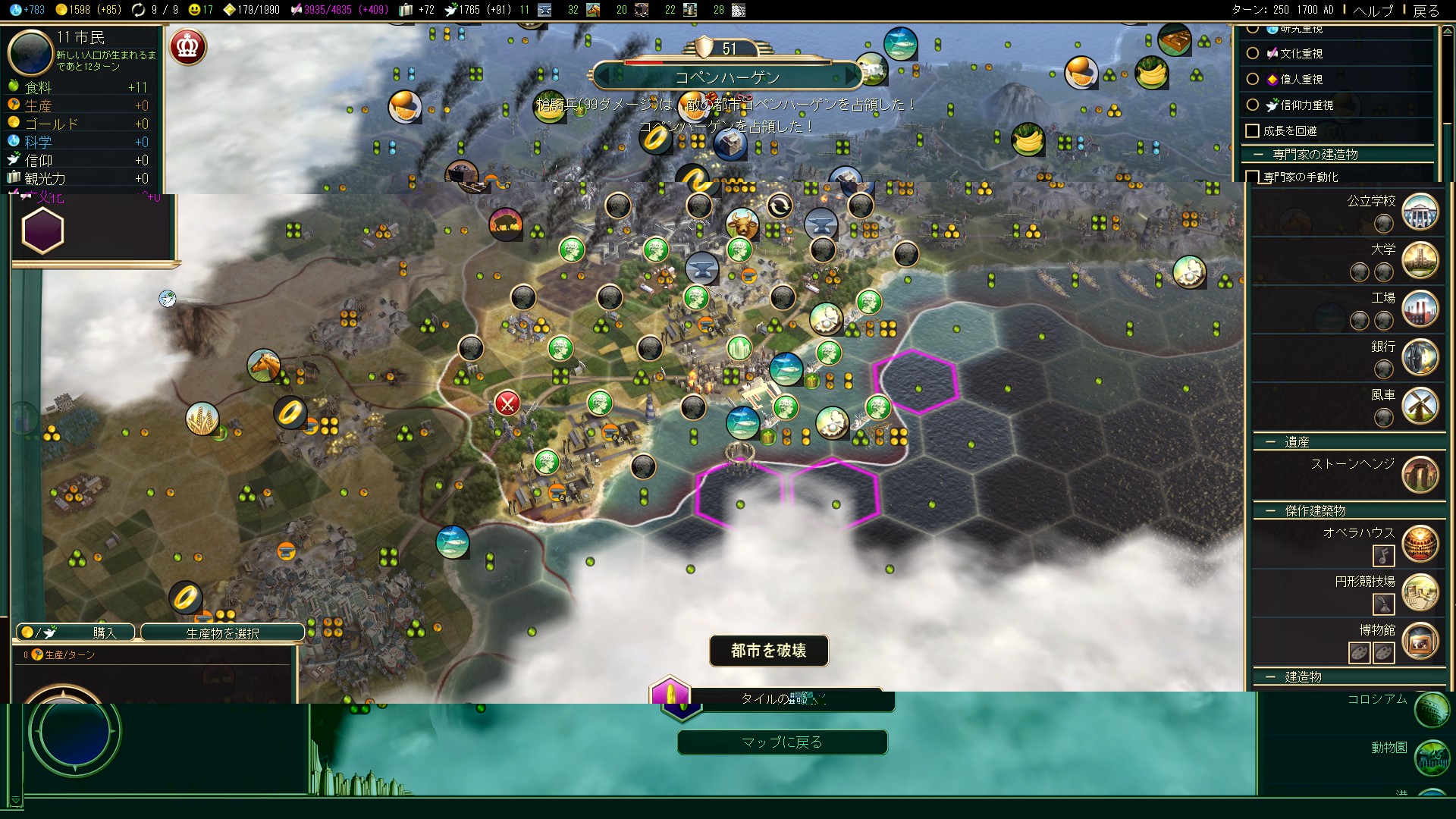Open the 購入 purchase button
This screenshot has width=1456, height=819.
point(76,632)
